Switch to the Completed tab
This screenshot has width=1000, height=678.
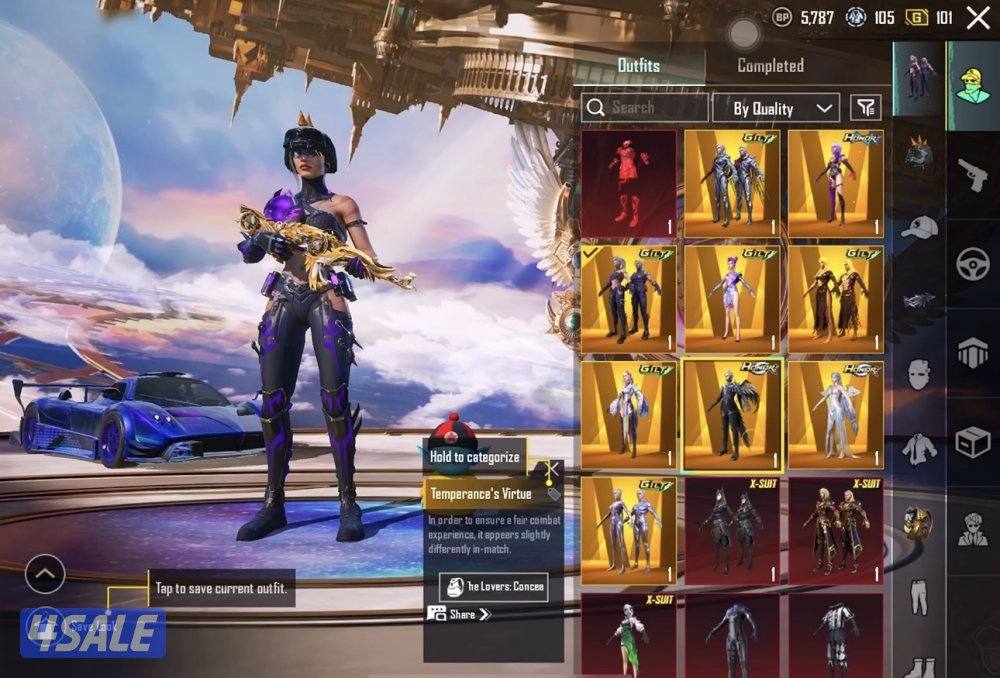tap(770, 66)
